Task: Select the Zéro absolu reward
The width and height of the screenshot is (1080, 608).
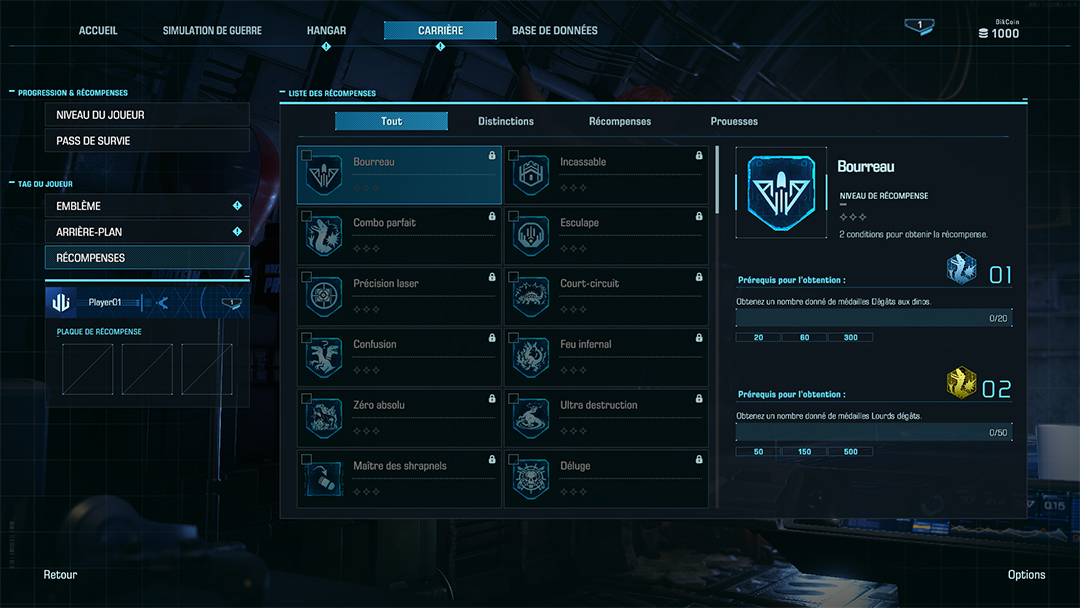Action: pyautogui.click(x=399, y=418)
